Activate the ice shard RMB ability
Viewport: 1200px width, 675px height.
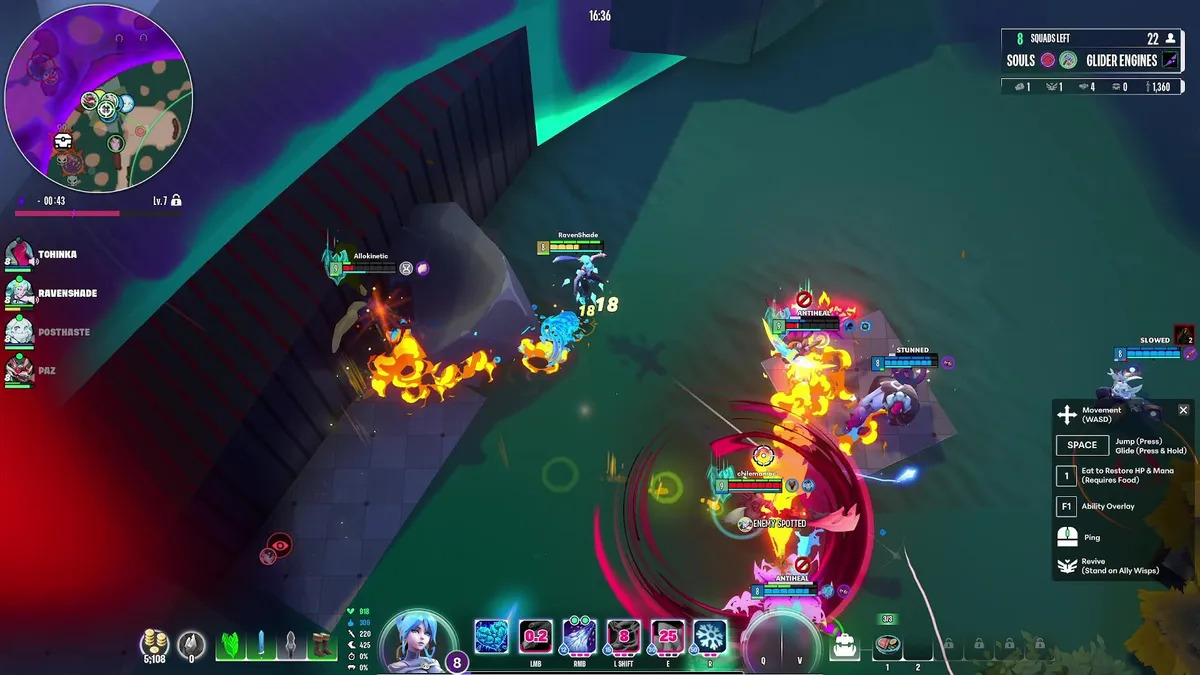pyautogui.click(x=580, y=636)
